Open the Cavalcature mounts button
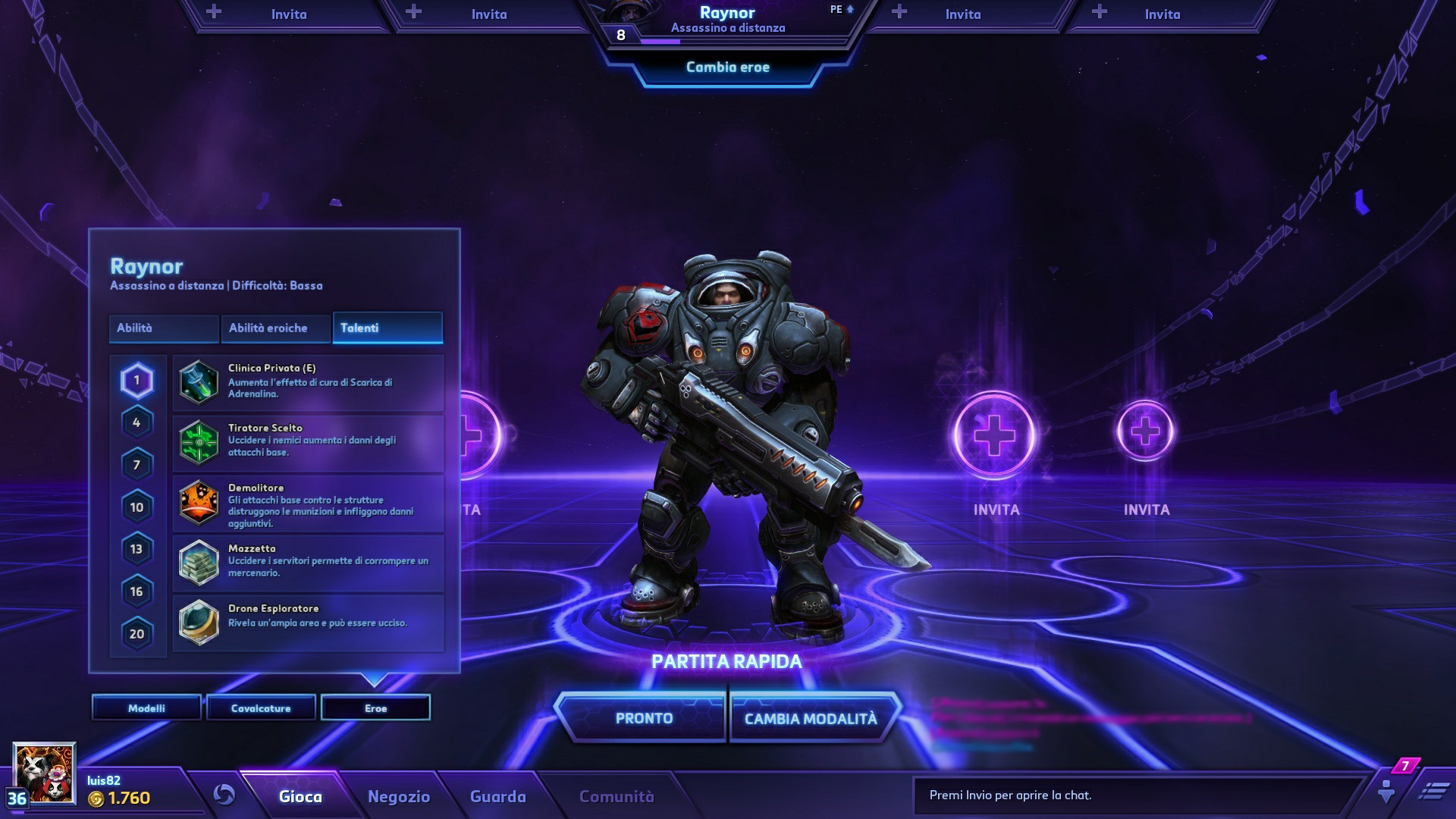Screen dimensions: 1456x819 point(261,708)
